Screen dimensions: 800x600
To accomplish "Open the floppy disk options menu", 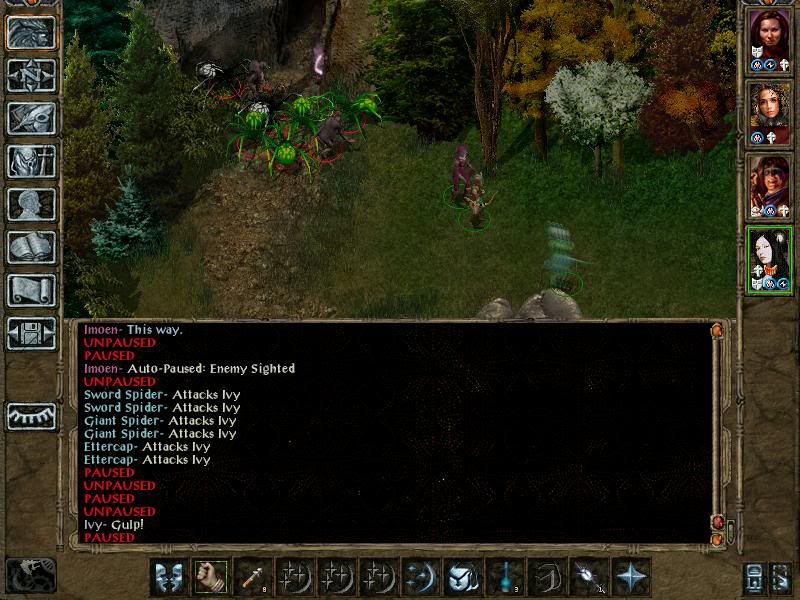I will coord(31,333).
